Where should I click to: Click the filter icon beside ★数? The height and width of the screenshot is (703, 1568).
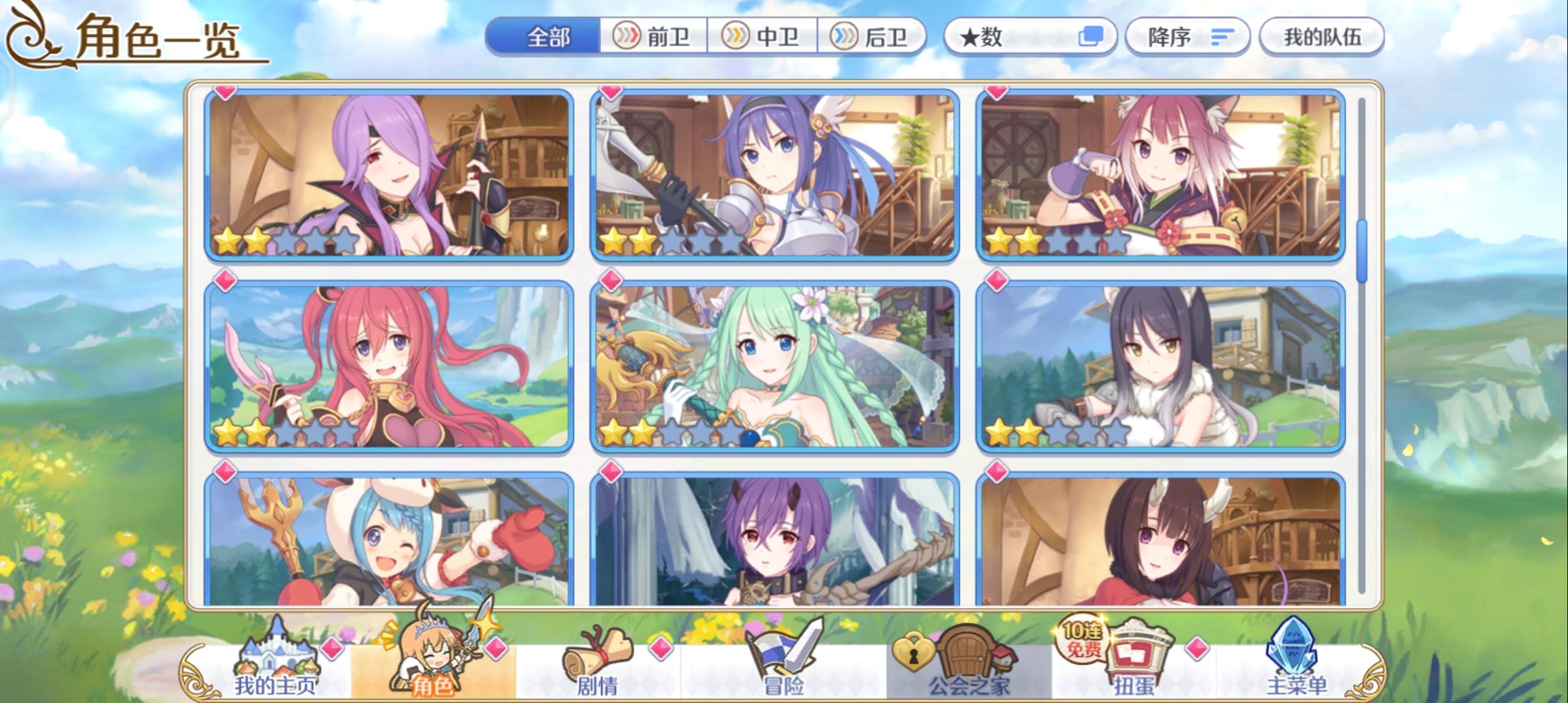[1092, 37]
